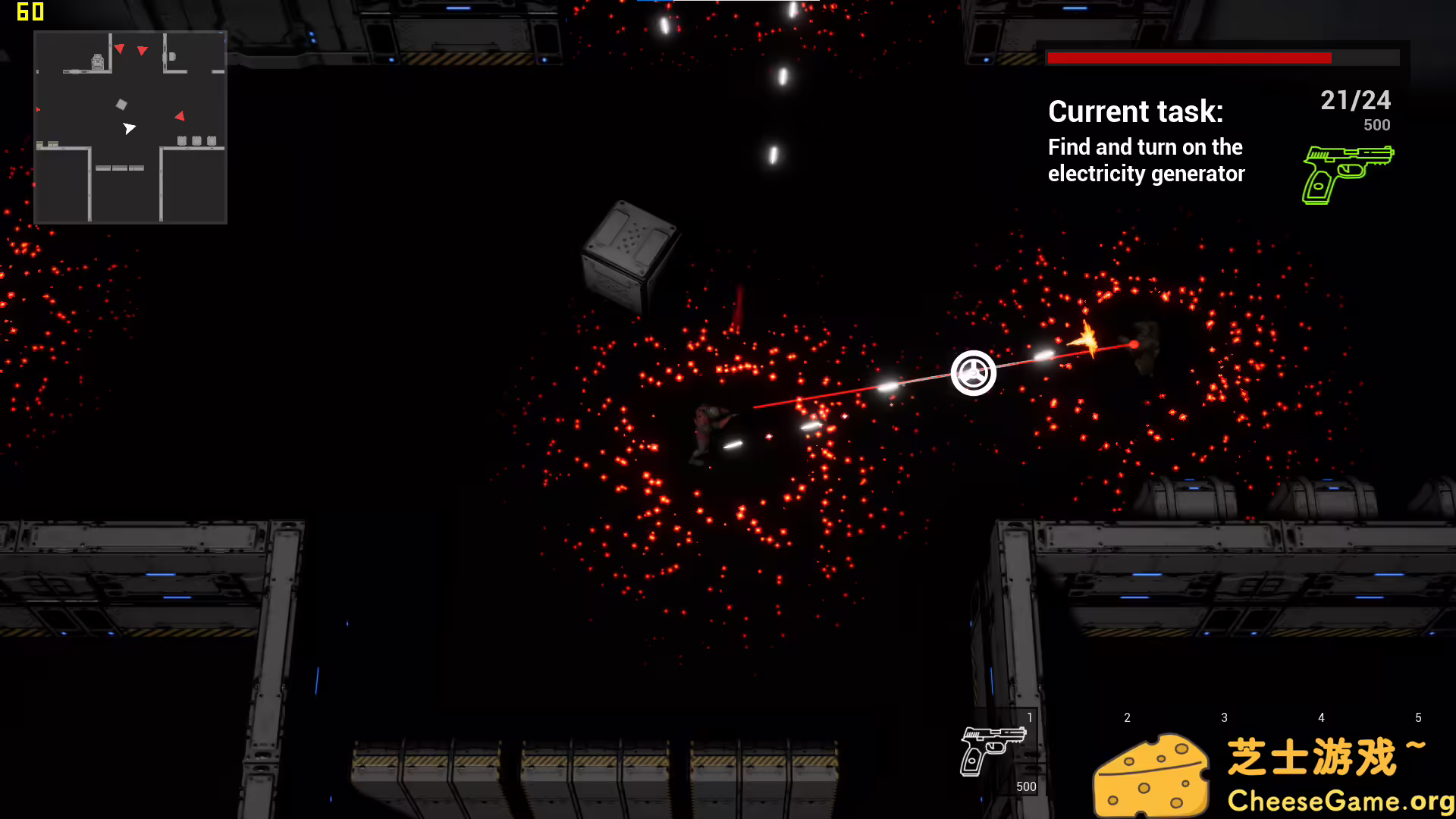Click the minimap in the corner
This screenshot has height=819, width=1456.
point(130,127)
